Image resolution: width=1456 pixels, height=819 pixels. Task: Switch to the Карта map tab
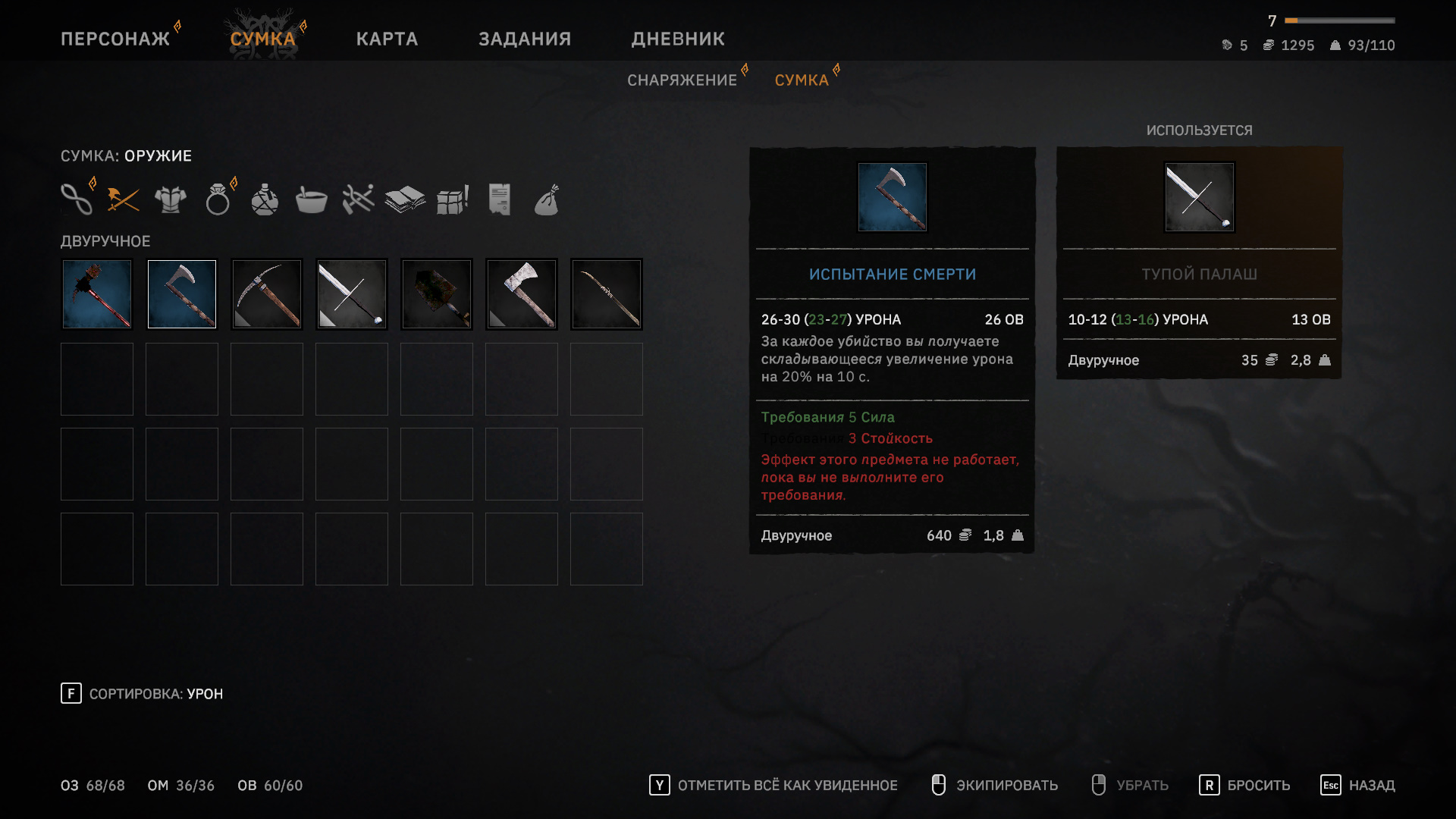pyautogui.click(x=387, y=39)
